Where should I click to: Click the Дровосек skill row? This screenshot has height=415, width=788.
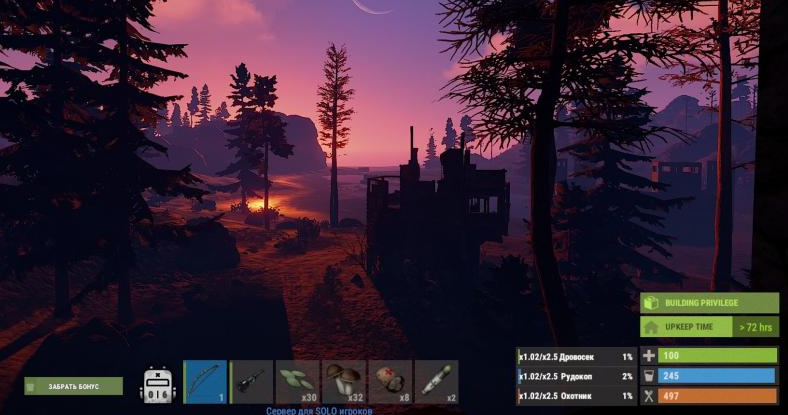[576, 356]
